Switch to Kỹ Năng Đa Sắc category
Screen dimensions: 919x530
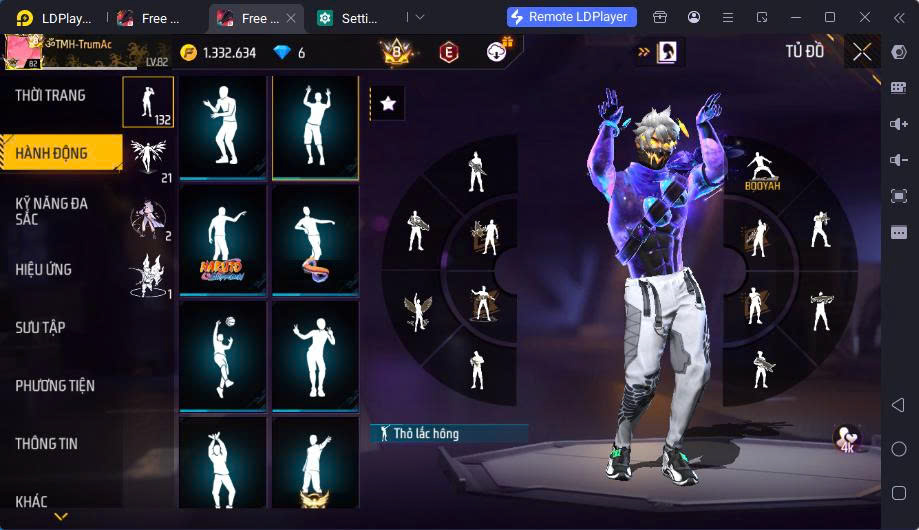tap(52, 211)
